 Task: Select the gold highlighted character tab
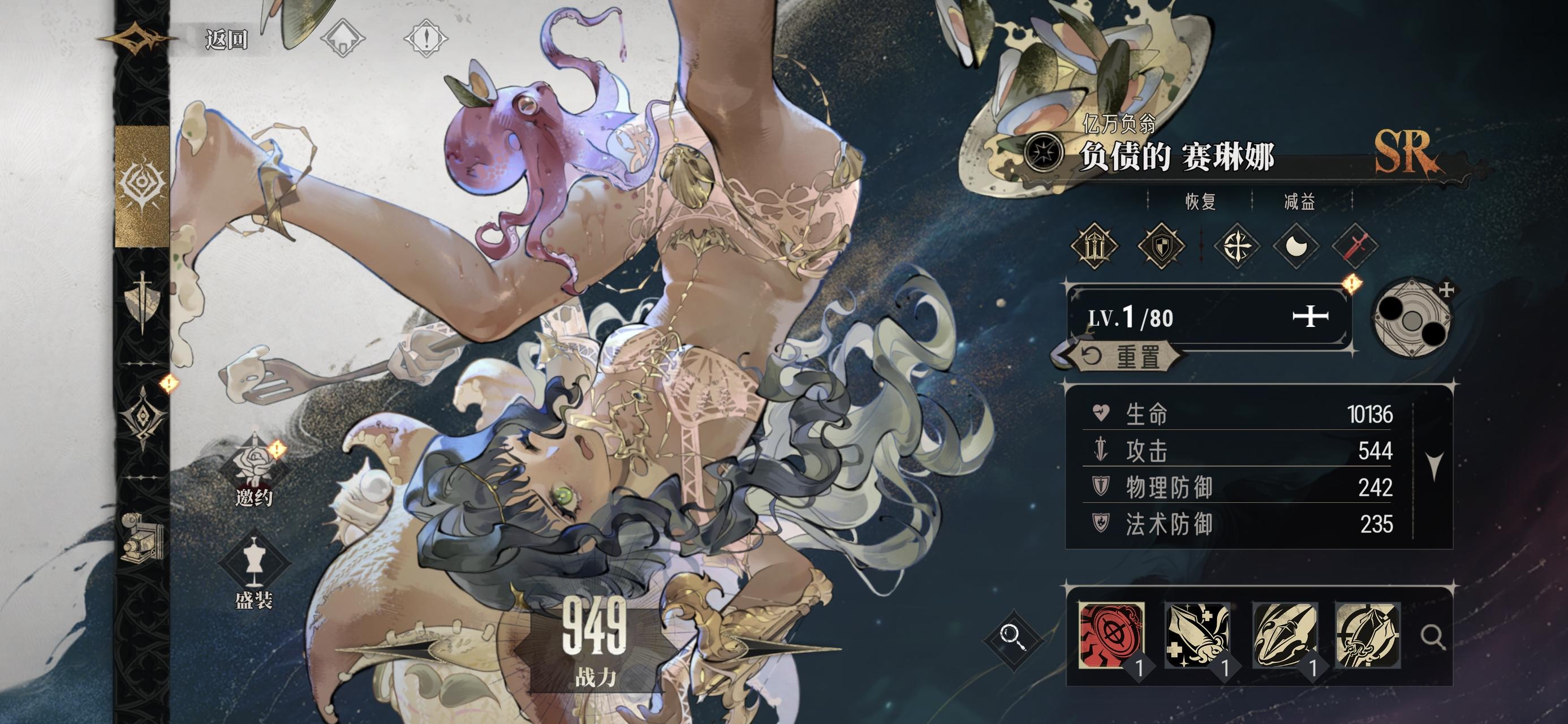pyautogui.click(x=142, y=186)
